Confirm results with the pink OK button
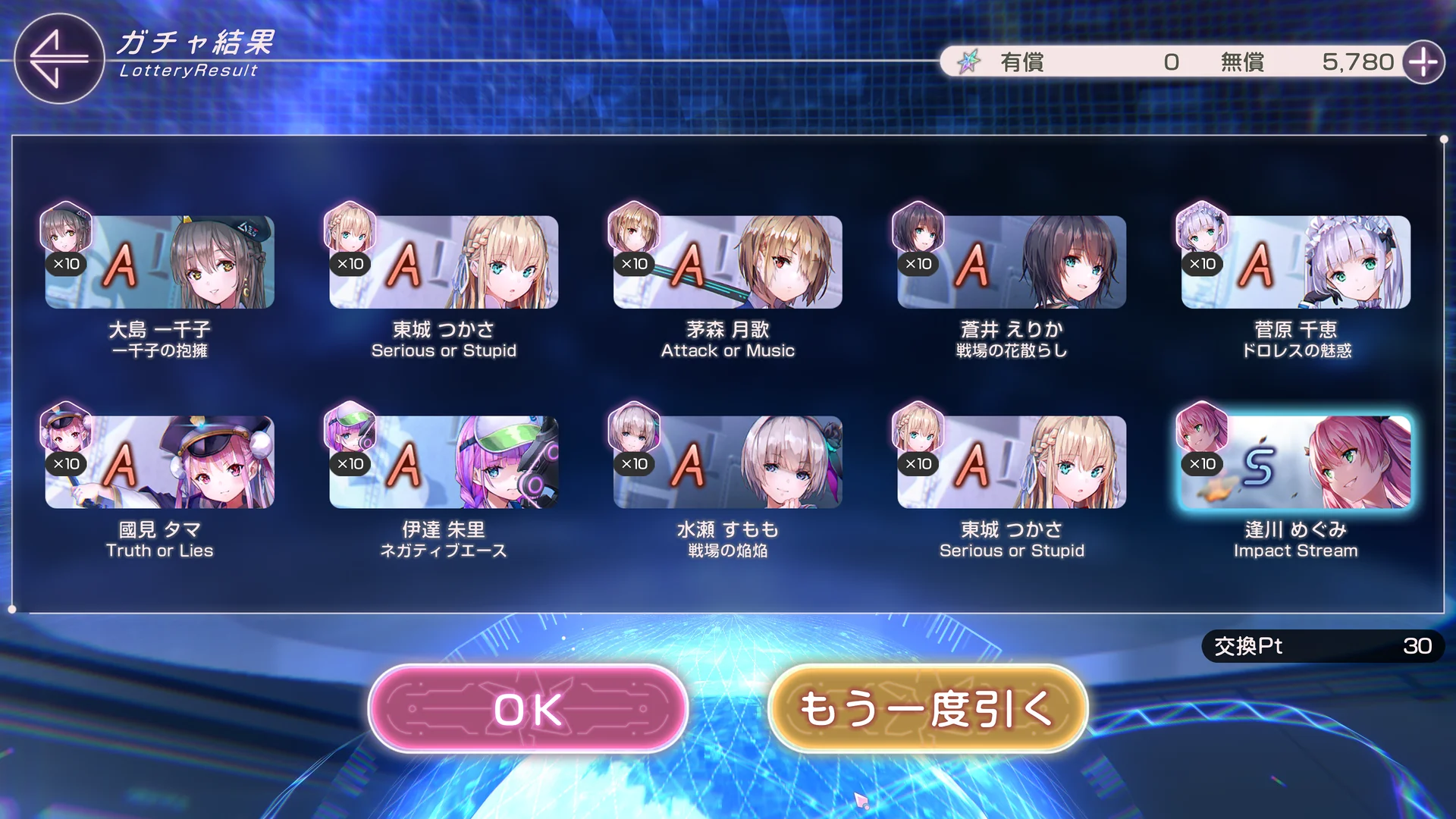Image resolution: width=1456 pixels, height=819 pixels. [528, 709]
